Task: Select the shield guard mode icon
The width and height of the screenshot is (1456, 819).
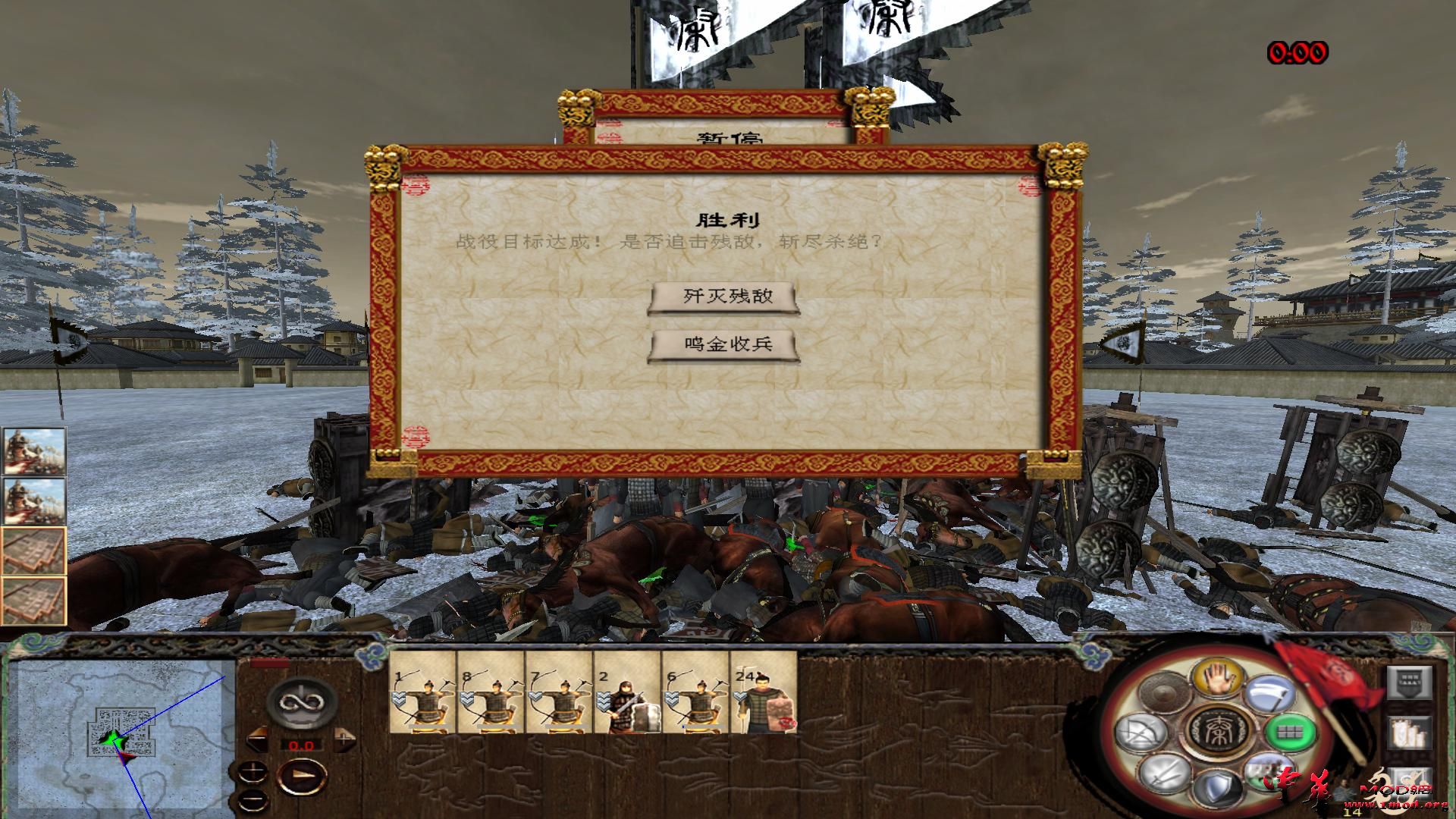Action: (x=1216, y=786)
